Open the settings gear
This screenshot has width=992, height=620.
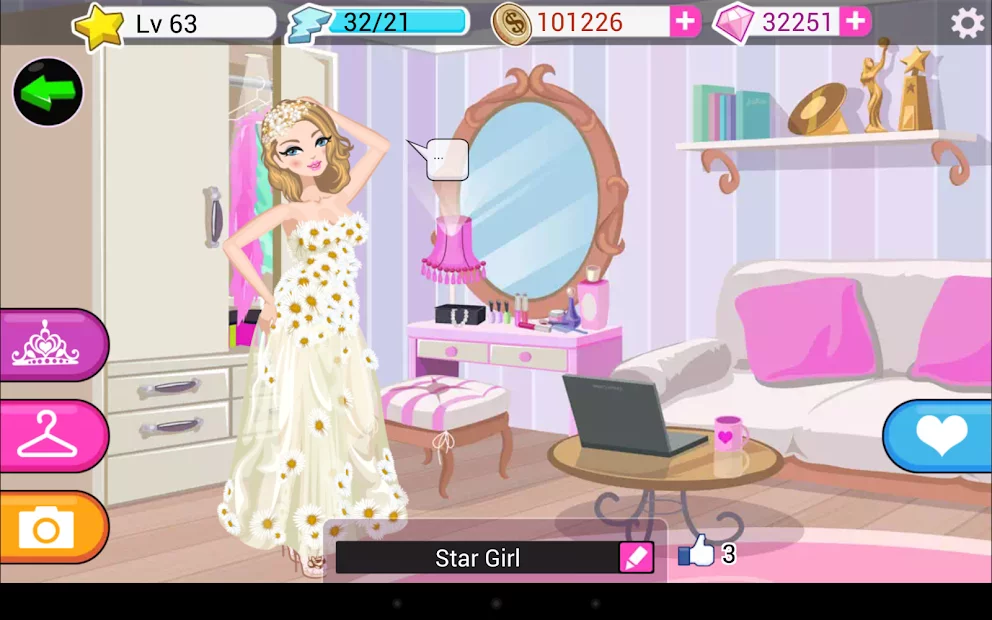966,22
